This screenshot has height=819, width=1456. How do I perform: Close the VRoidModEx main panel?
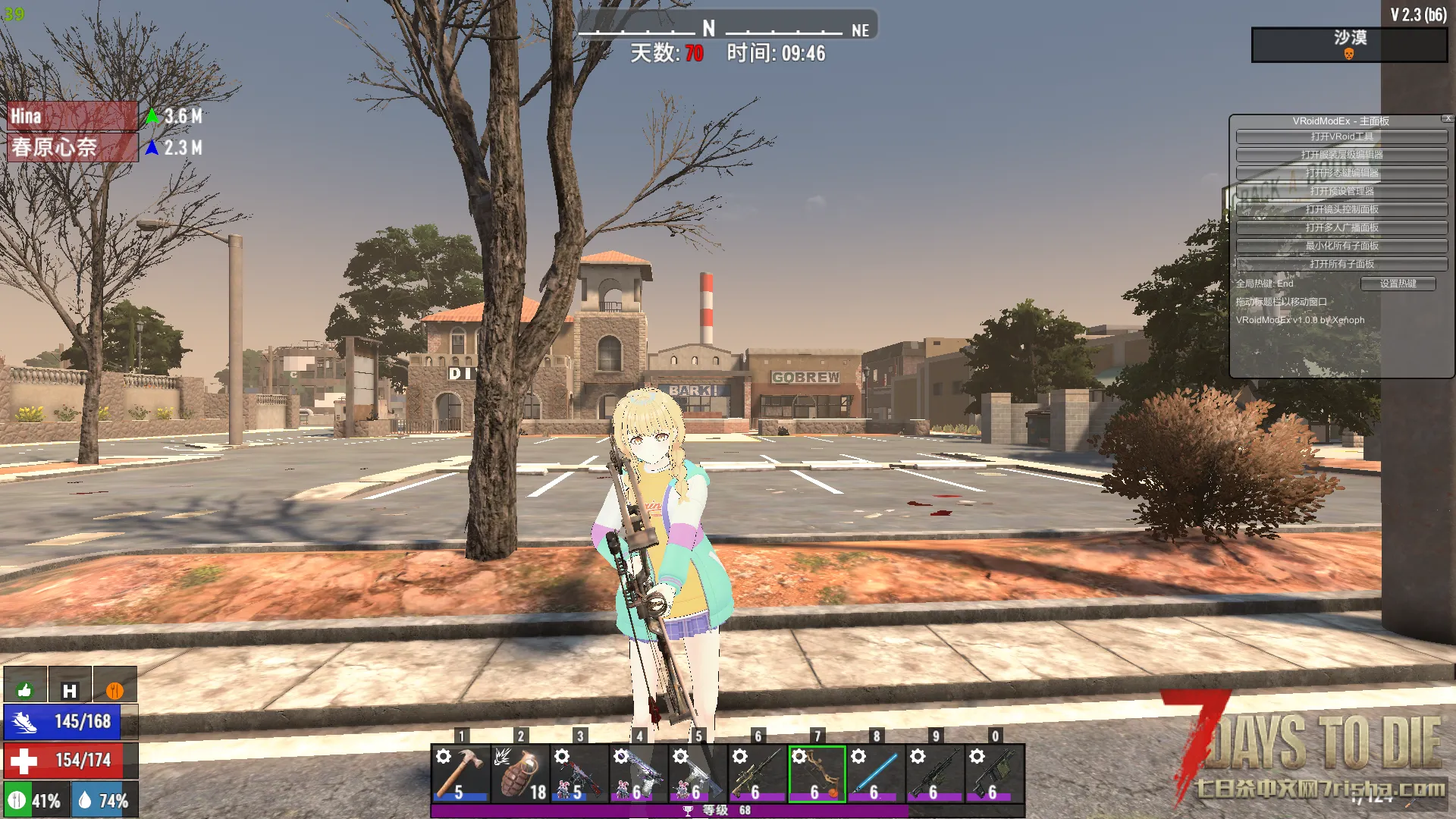tap(1448, 118)
